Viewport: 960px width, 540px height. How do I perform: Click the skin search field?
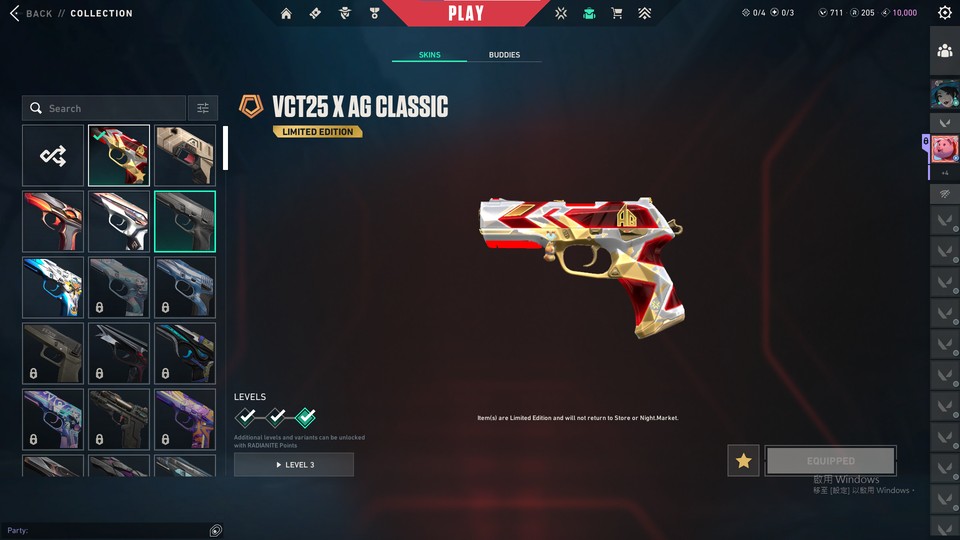click(x=105, y=108)
